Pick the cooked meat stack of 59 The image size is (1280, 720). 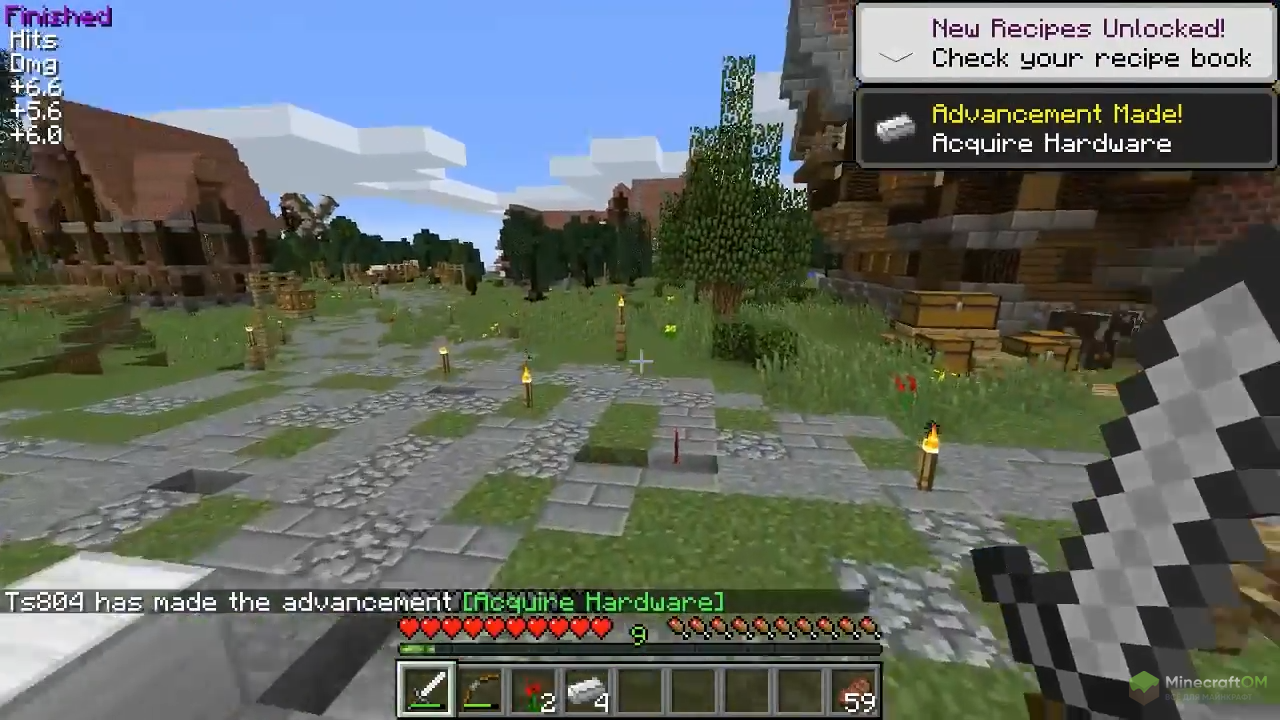tap(855, 690)
